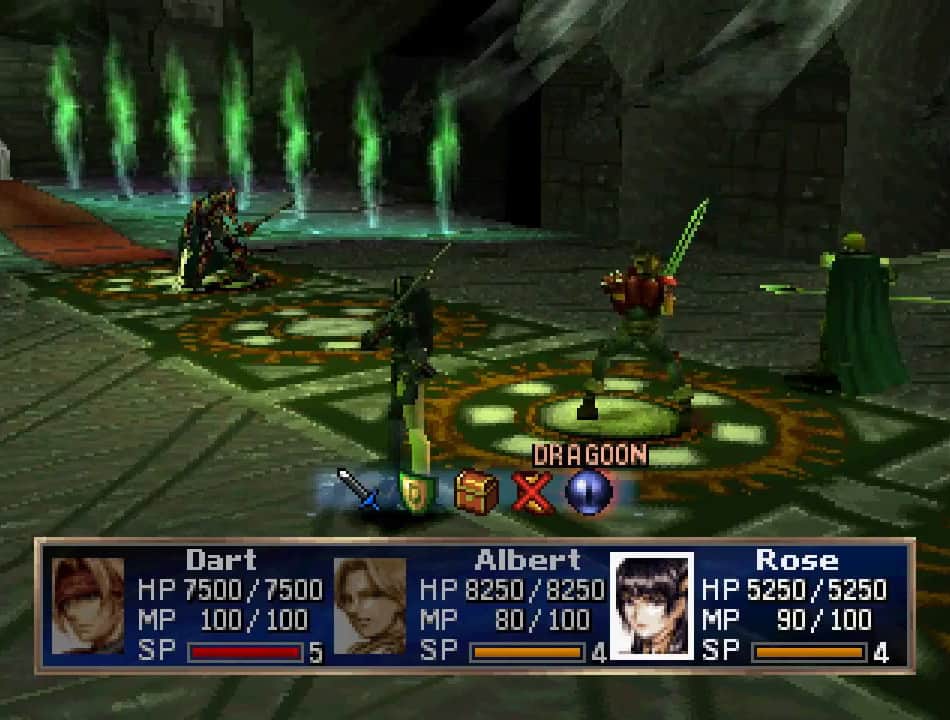Pick the red X Run command
Screen dimensions: 950x720
click(x=532, y=491)
